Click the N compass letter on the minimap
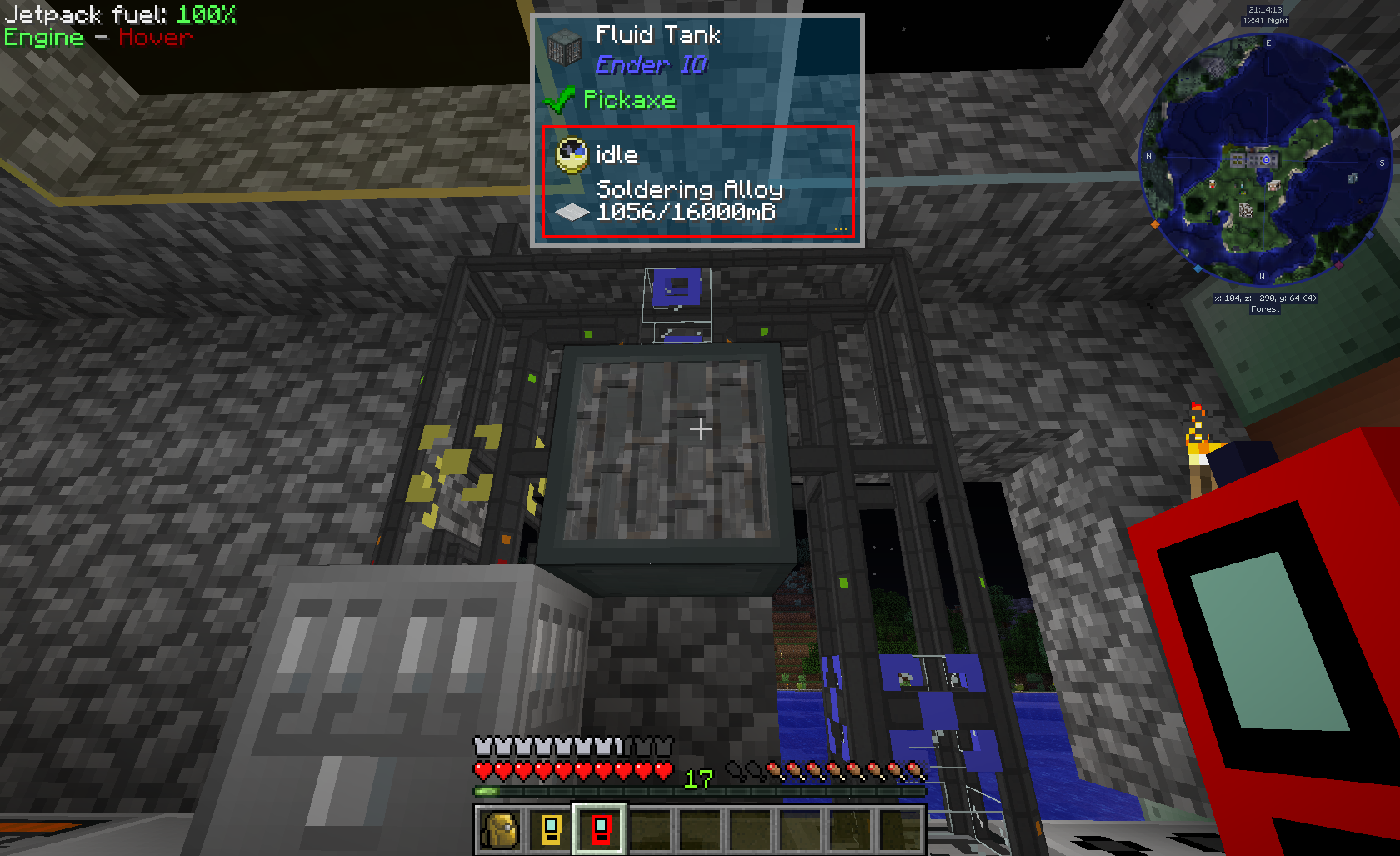The width and height of the screenshot is (1400, 856). tap(1147, 157)
